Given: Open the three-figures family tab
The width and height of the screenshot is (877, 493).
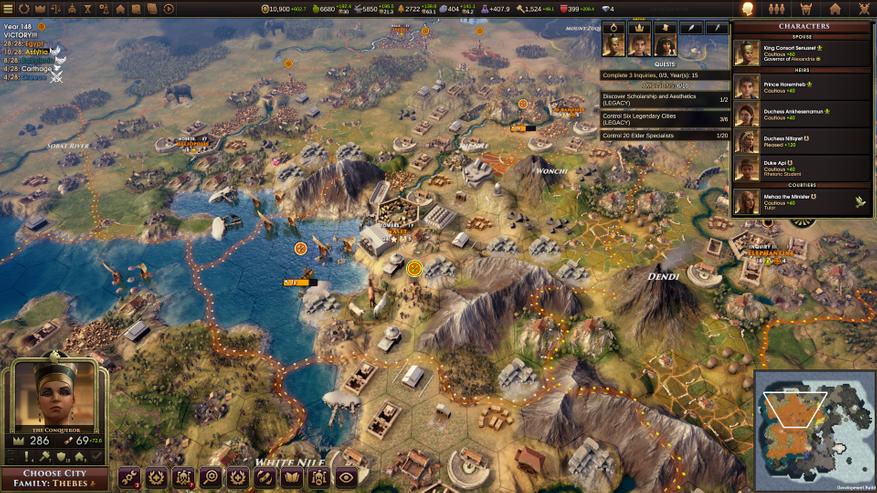Looking at the screenshot, I should (x=776, y=8).
